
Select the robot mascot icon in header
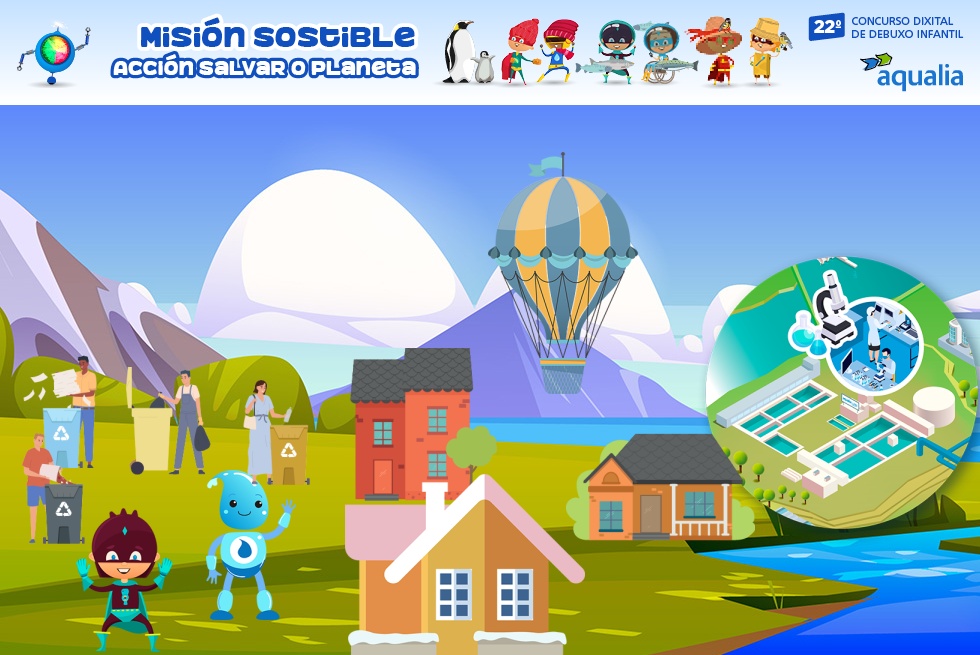click(x=53, y=52)
